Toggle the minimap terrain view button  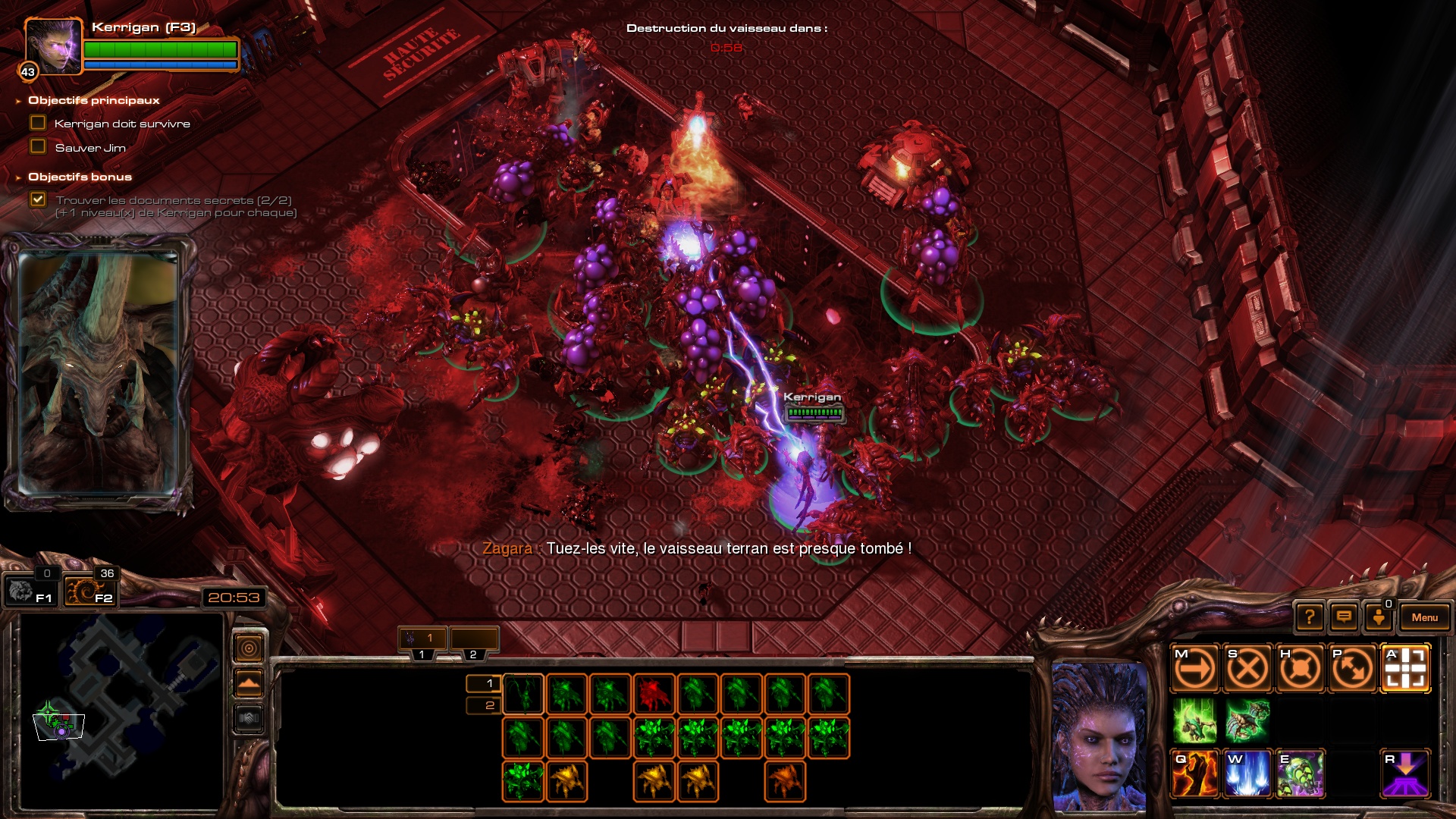249,683
